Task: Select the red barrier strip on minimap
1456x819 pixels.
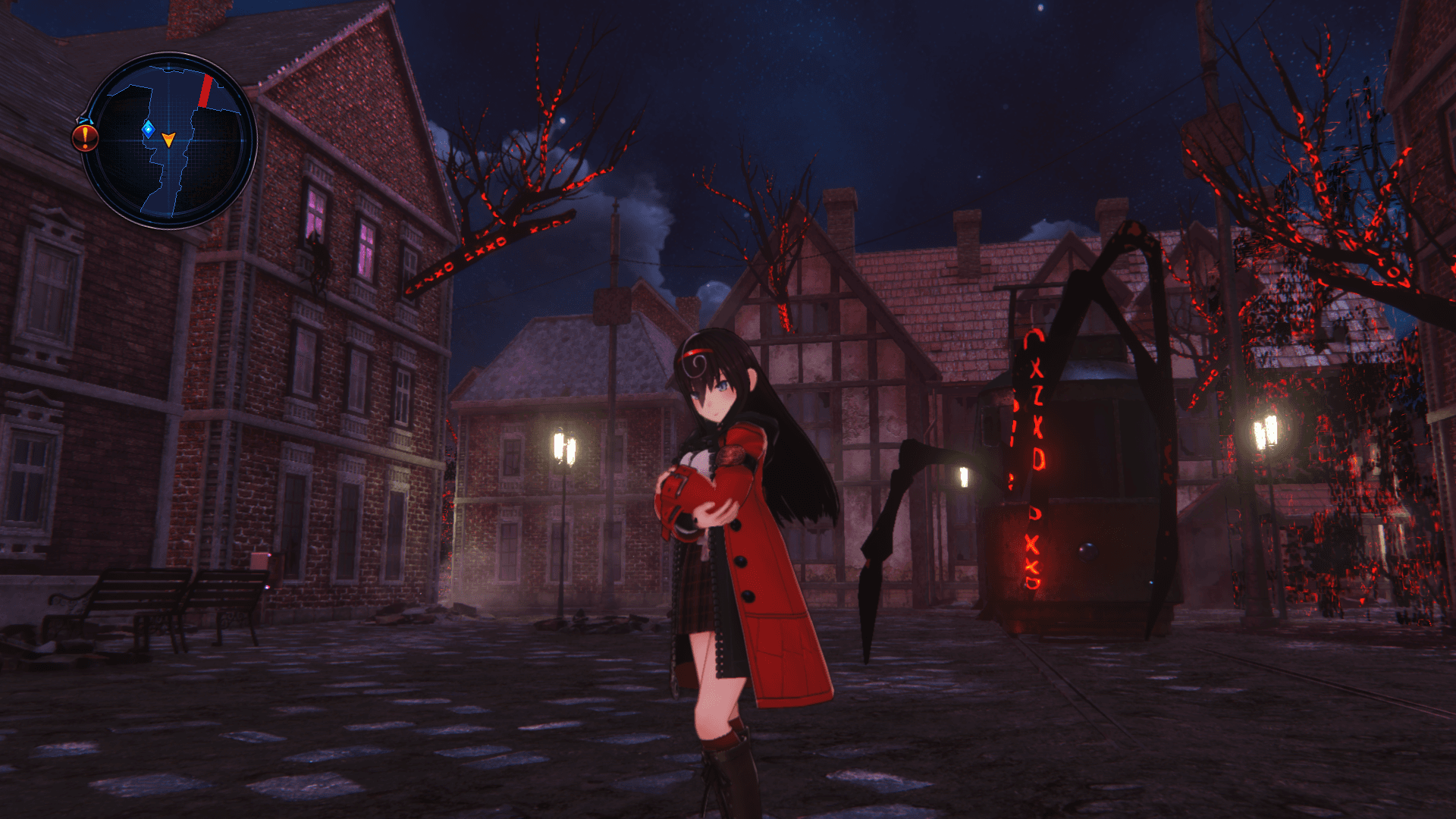Action: pos(205,91)
